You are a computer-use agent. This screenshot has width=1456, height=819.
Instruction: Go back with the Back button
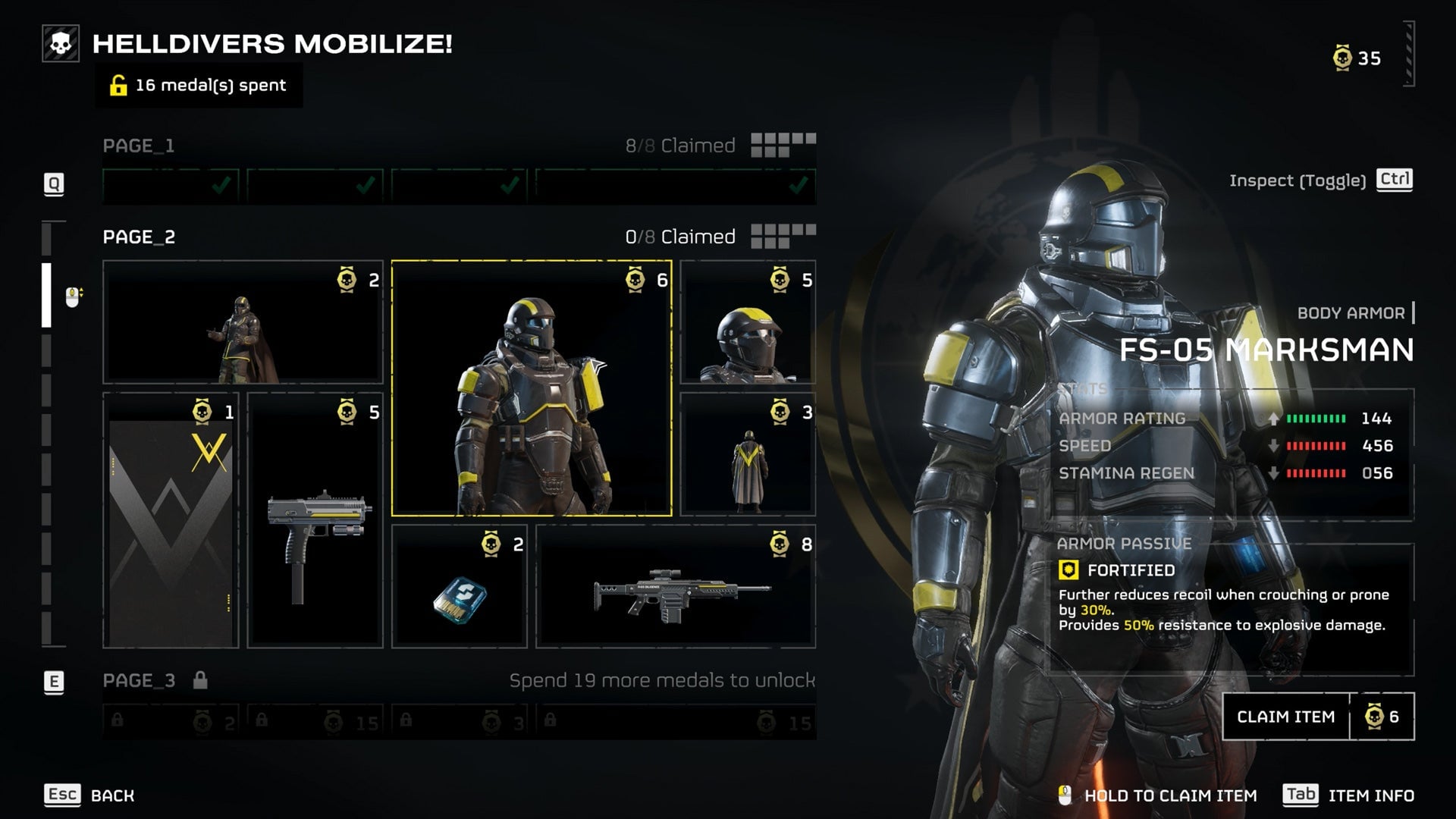click(x=89, y=795)
